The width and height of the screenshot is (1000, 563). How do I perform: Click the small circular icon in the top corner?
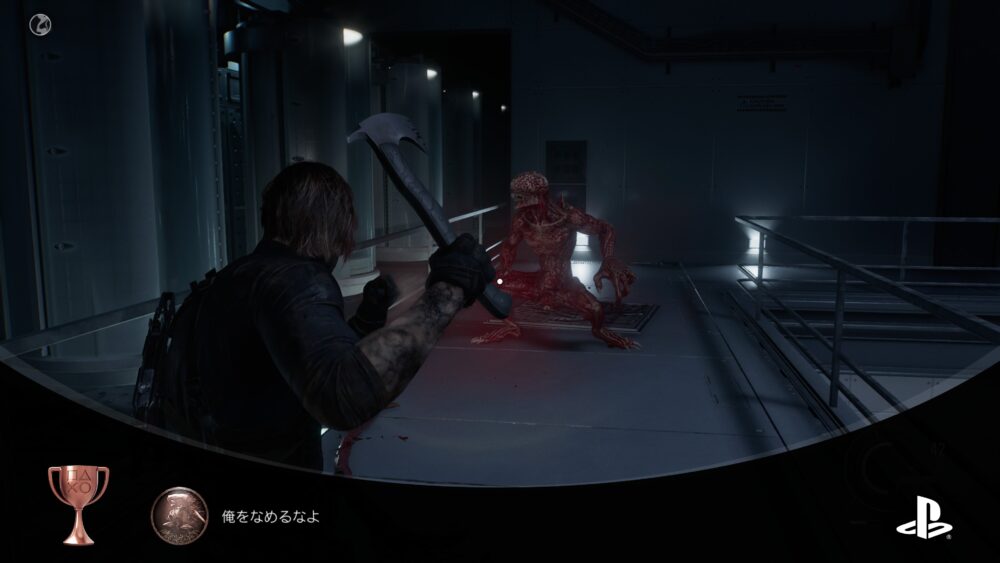coord(40,23)
